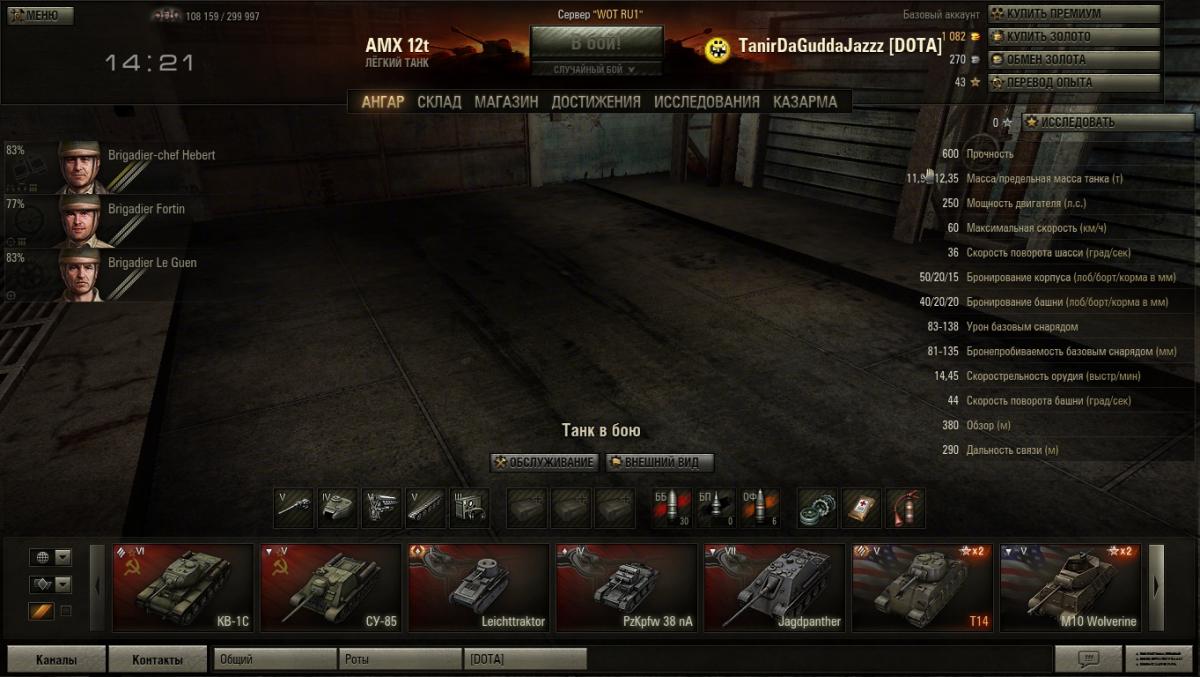Screen dimensions: 1200x677
Task: Open ОБМЕН ЗОЛОТА exchange
Action: click(x=1074, y=60)
